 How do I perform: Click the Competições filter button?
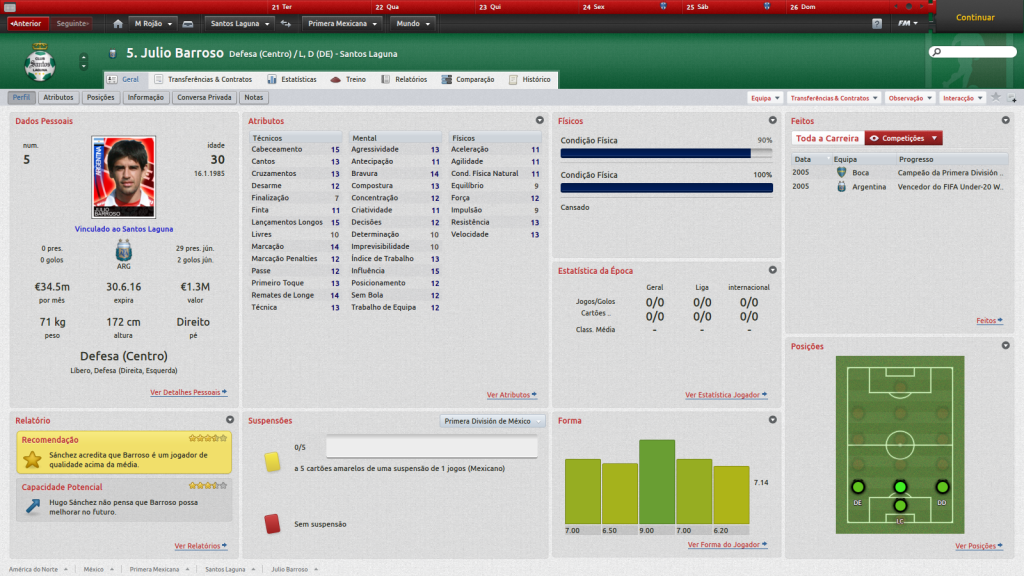(903, 138)
